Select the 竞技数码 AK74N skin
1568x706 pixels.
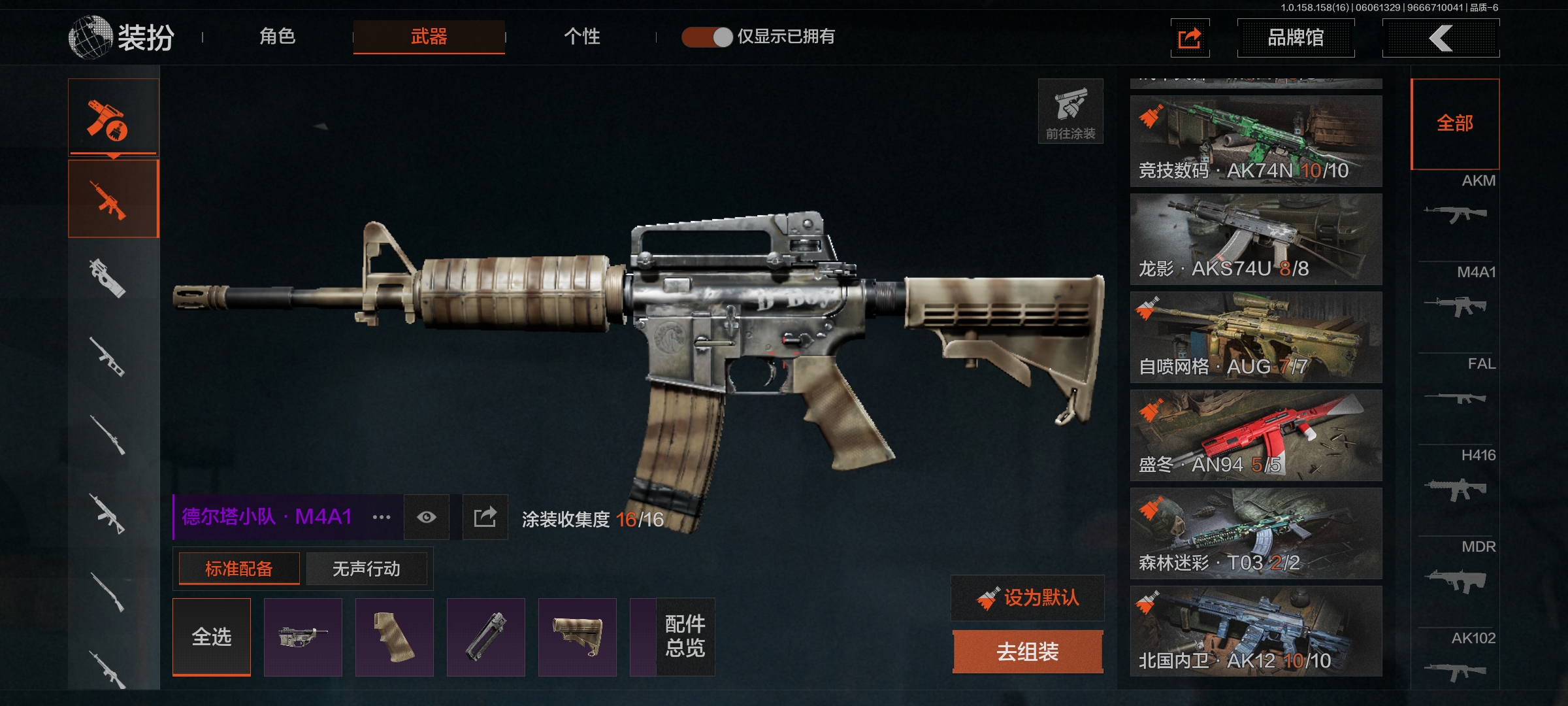1256,141
